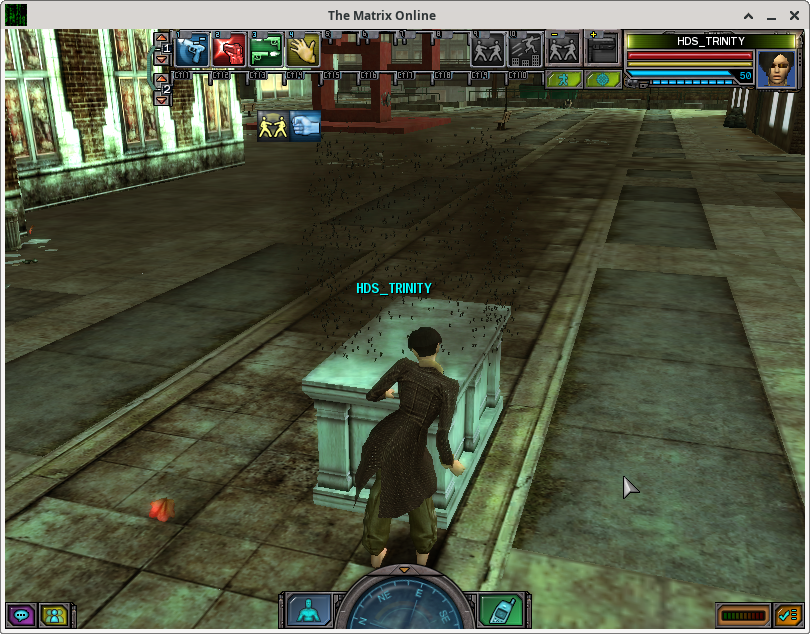Click the compass dial
The width and height of the screenshot is (810, 634).
click(x=404, y=606)
